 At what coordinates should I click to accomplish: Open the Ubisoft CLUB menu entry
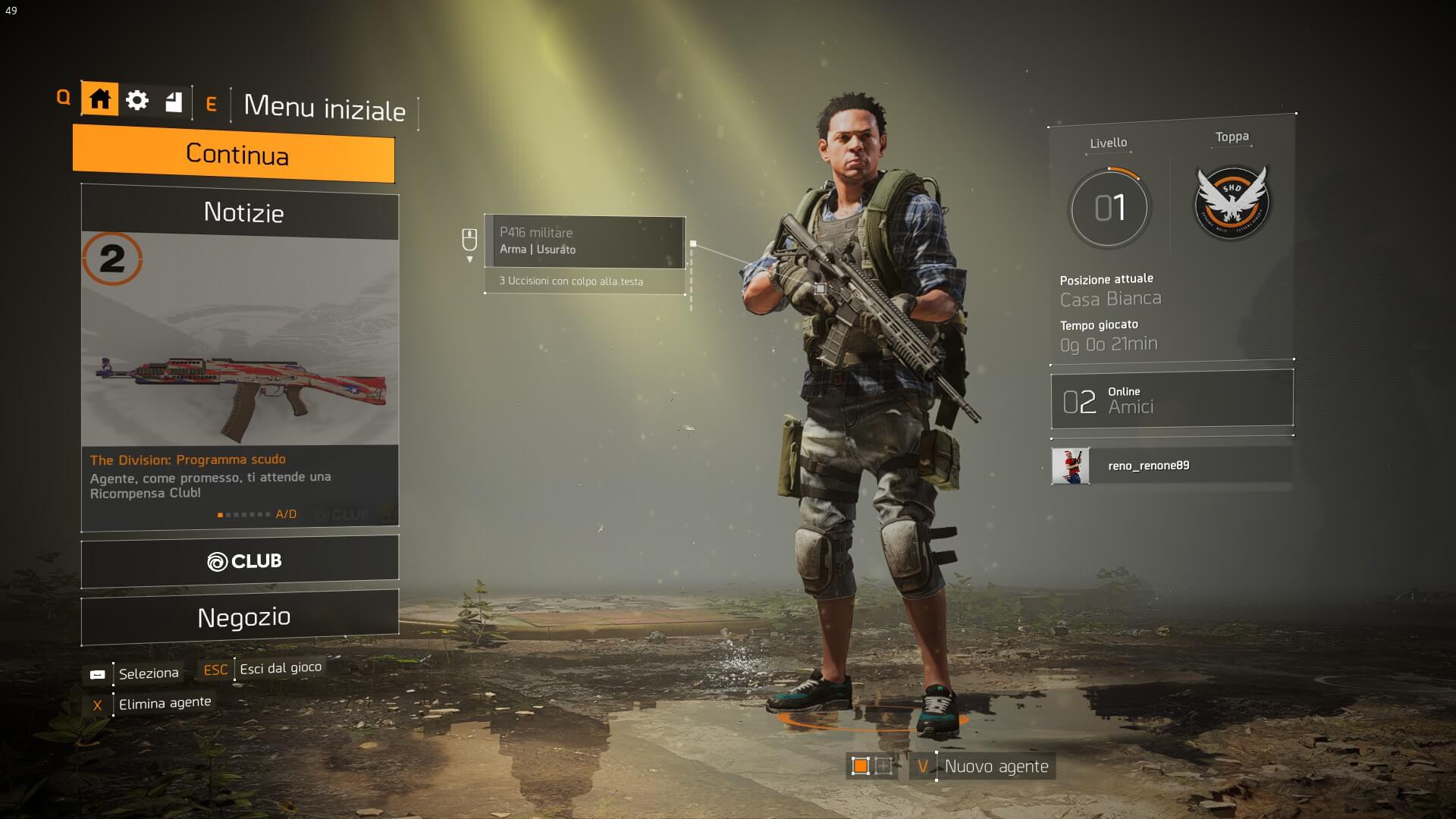point(240,561)
